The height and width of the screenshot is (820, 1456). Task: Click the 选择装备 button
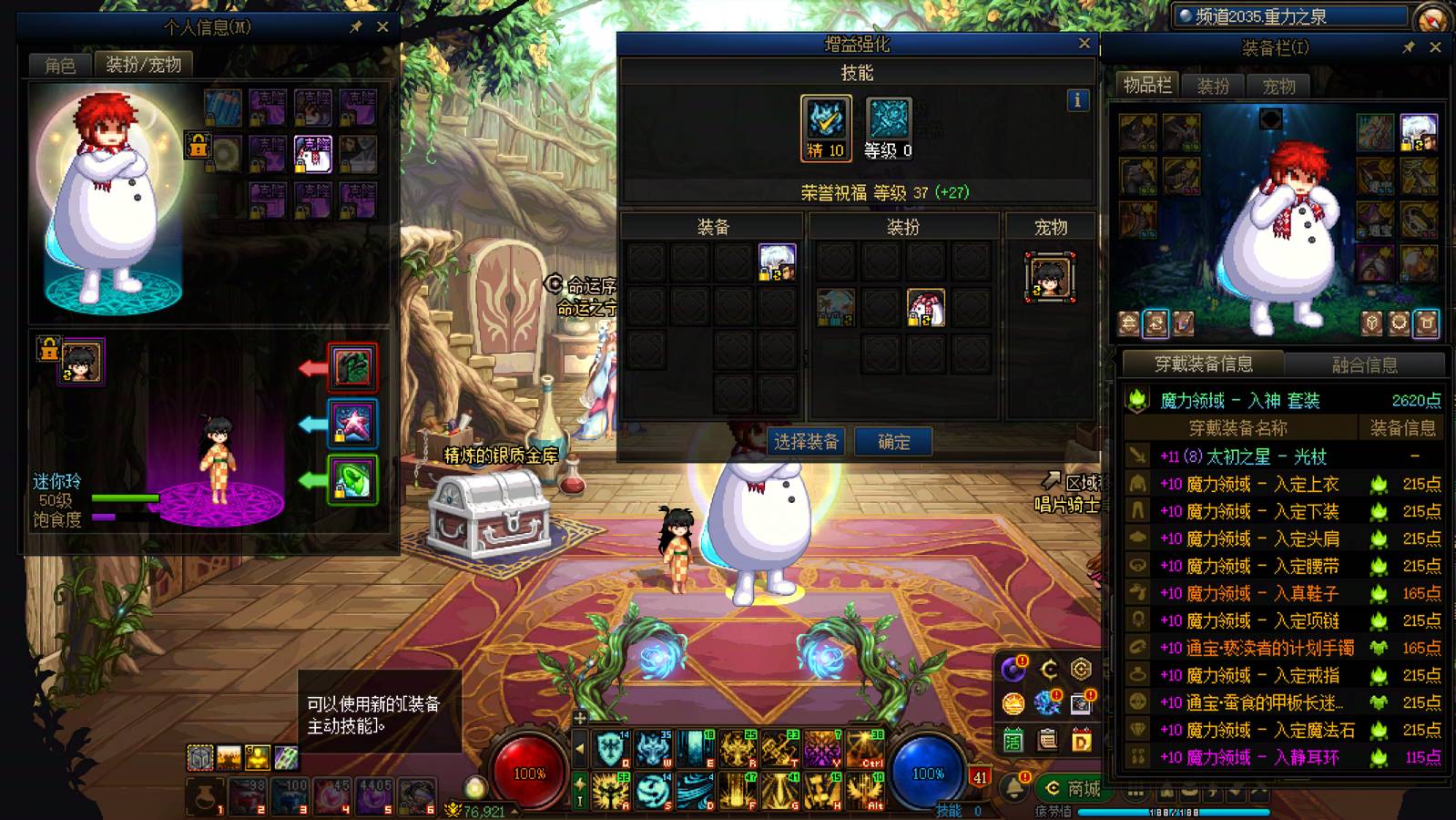pyautogui.click(x=805, y=442)
